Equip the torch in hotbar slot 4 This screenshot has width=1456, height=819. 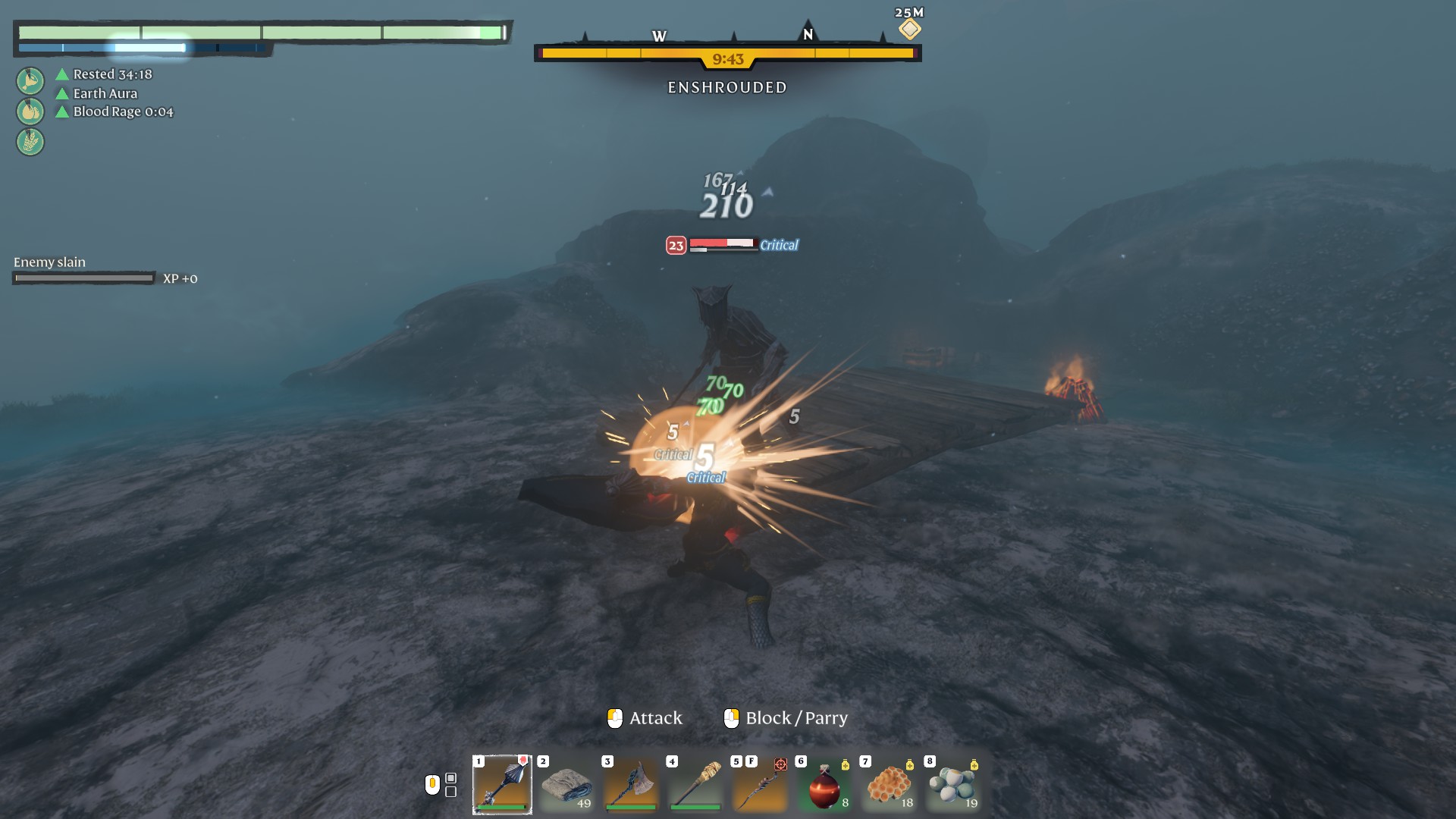(695, 784)
